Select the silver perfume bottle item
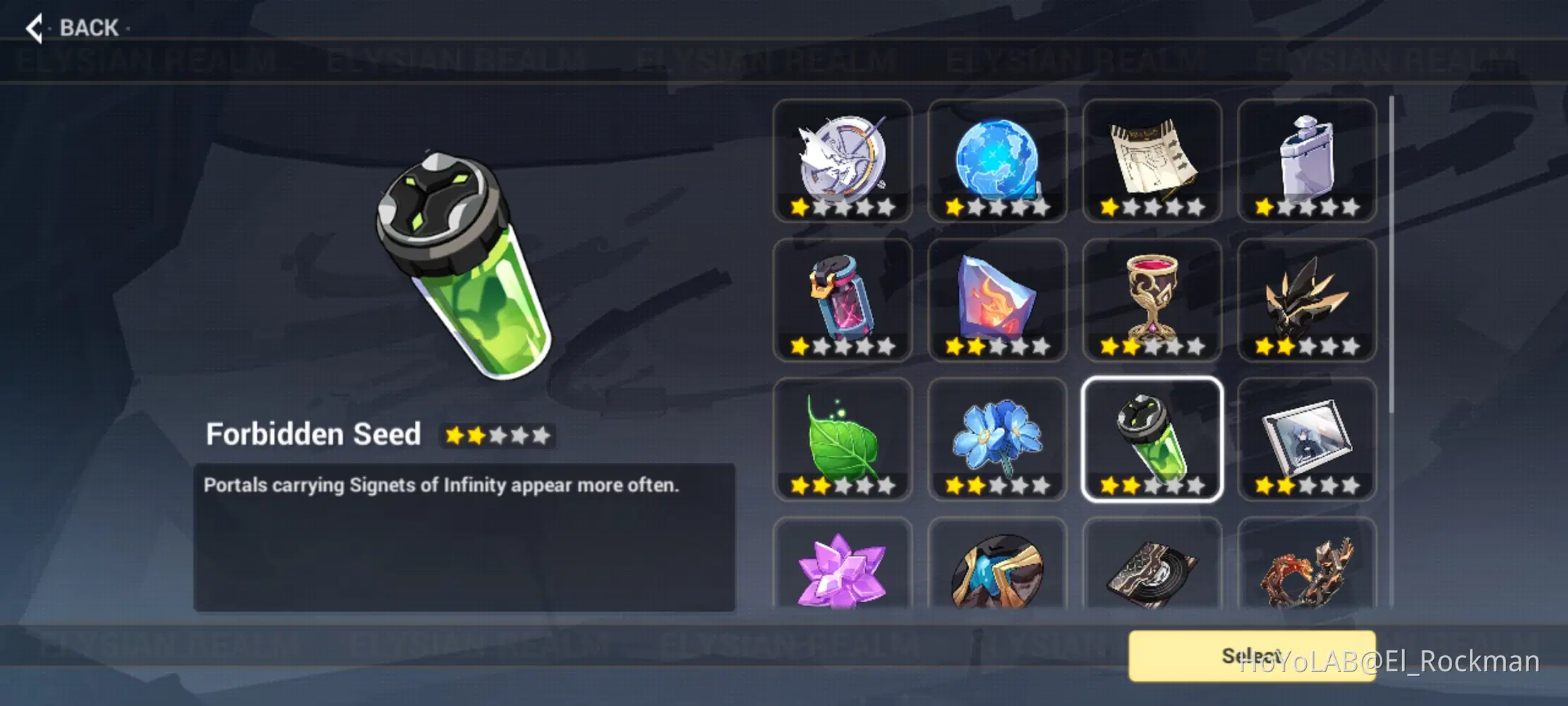1568x706 pixels. (x=1307, y=161)
